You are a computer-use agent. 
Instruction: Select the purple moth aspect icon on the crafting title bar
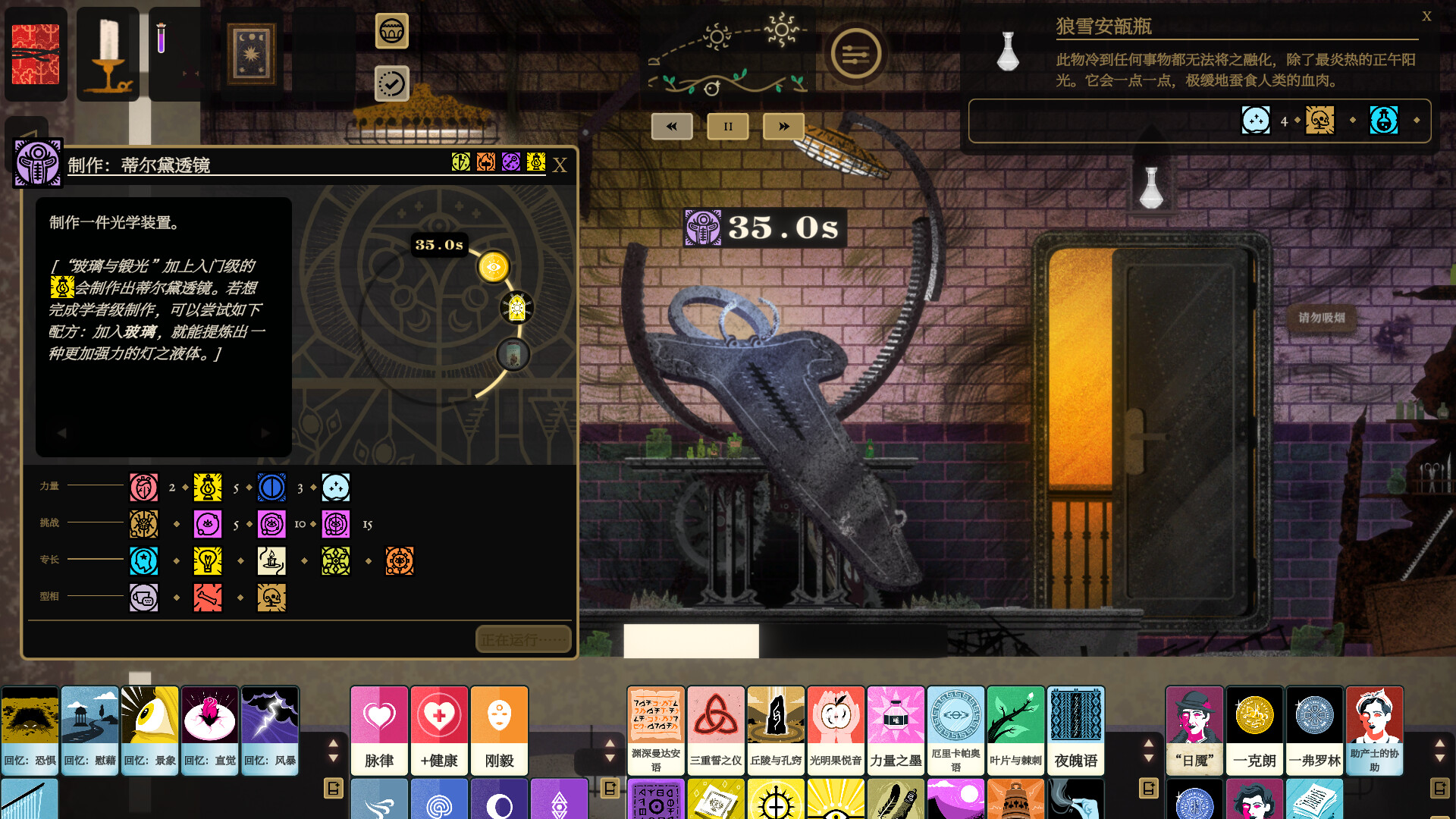pyautogui.click(x=510, y=162)
